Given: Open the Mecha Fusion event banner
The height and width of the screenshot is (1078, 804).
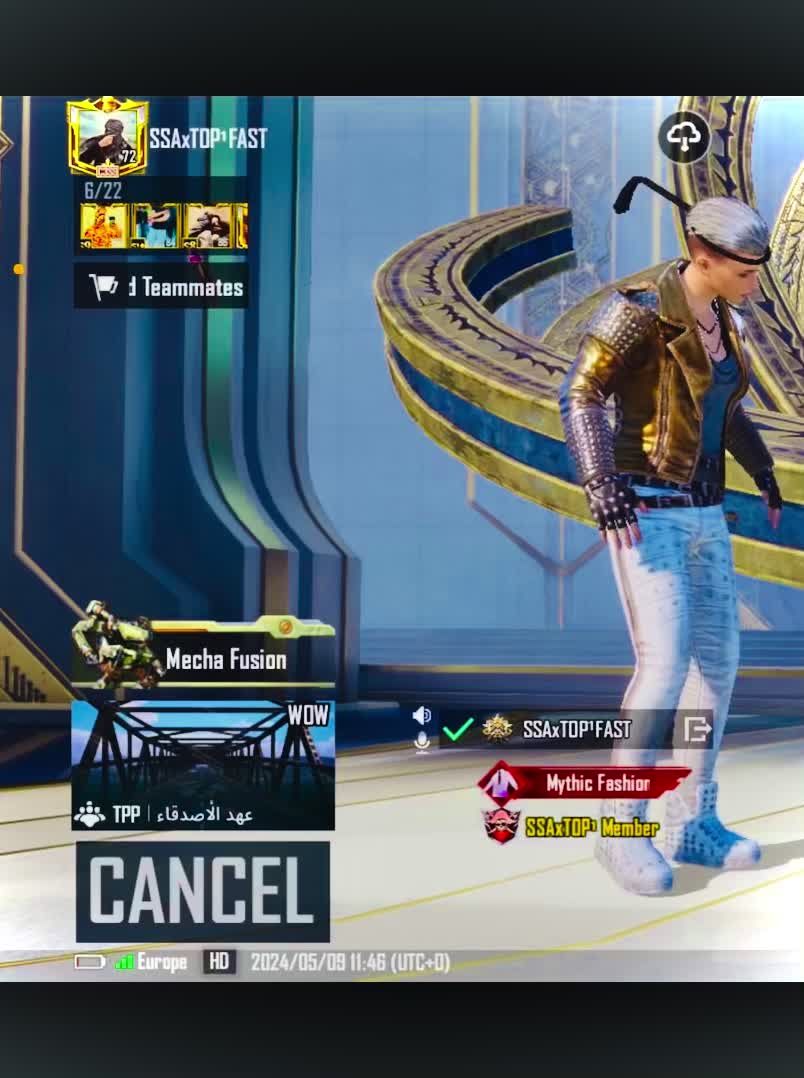Looking at the screenshot, I should click(203, 657).
